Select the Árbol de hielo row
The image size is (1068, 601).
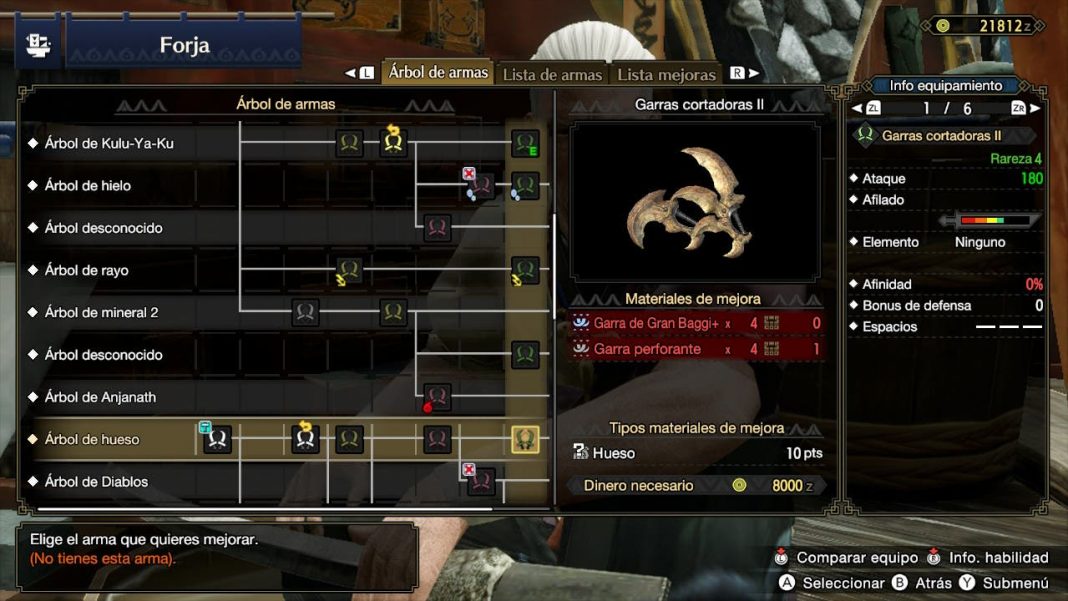click(x=88, y=185)
